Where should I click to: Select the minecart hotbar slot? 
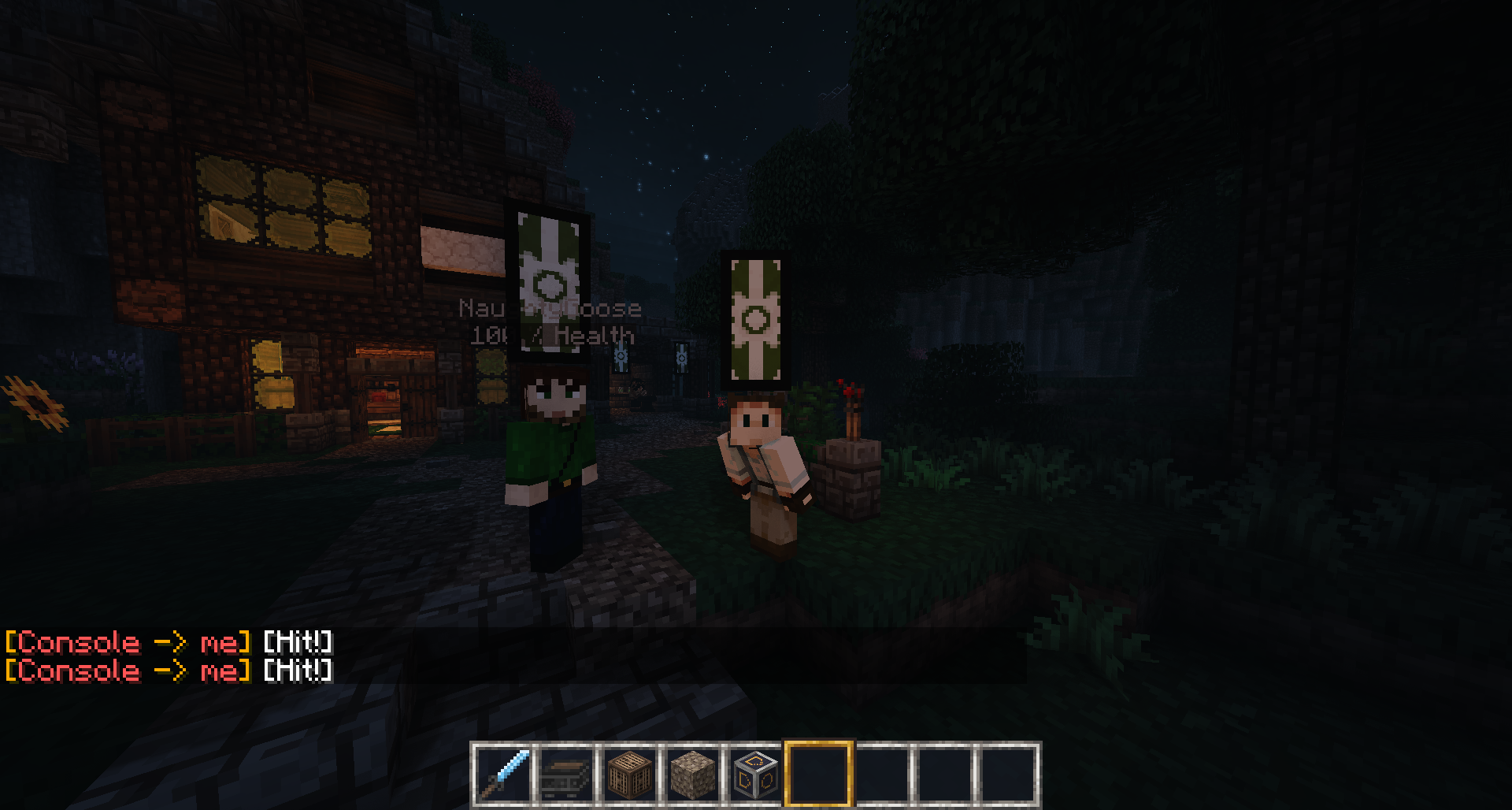click(x=566, y=774)
